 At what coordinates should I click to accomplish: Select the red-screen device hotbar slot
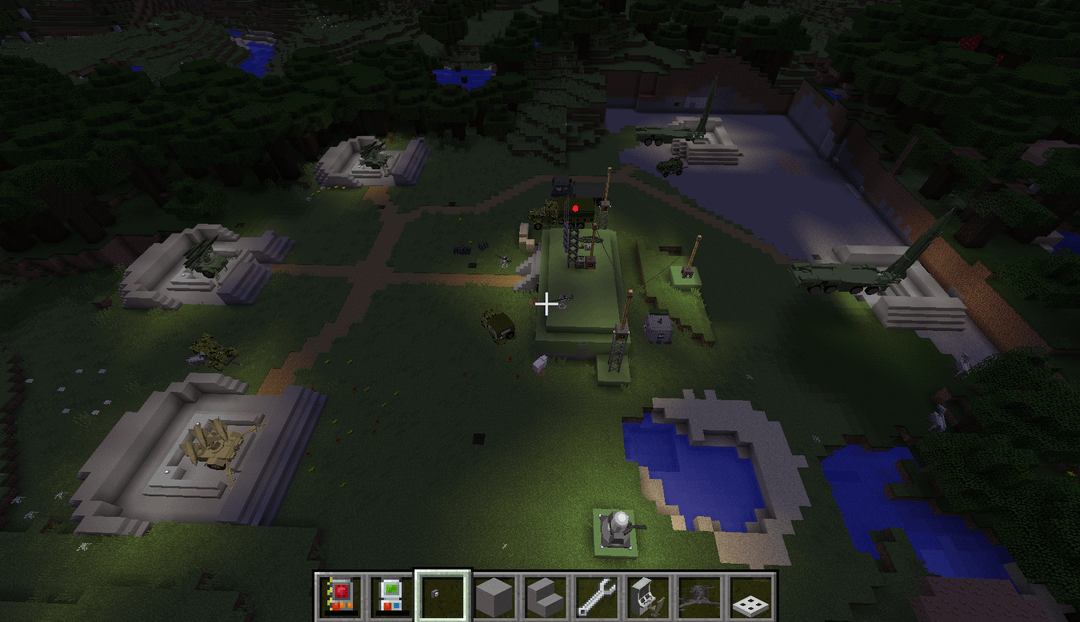click(x=340, y=597)
